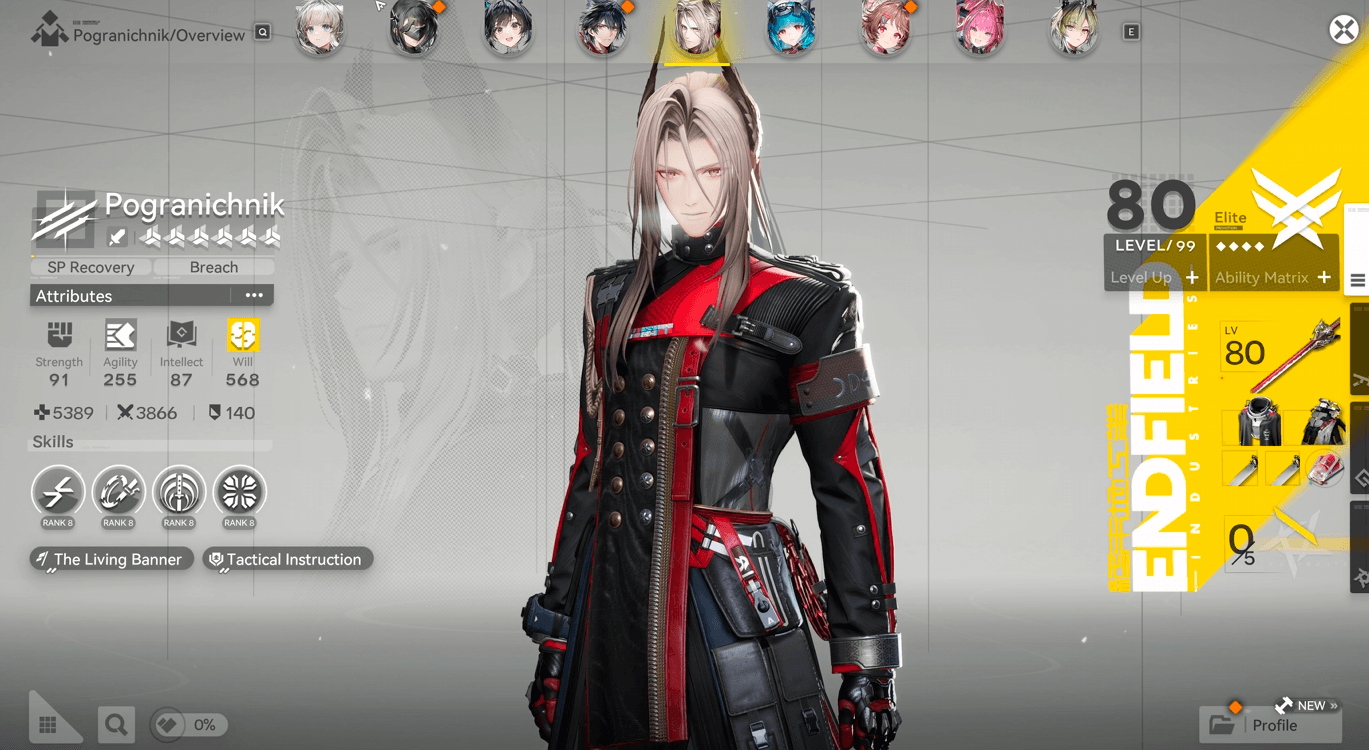1369x750 pixels.
Task: Click the snowflake-style fourth skill icon
Action: 239,491
